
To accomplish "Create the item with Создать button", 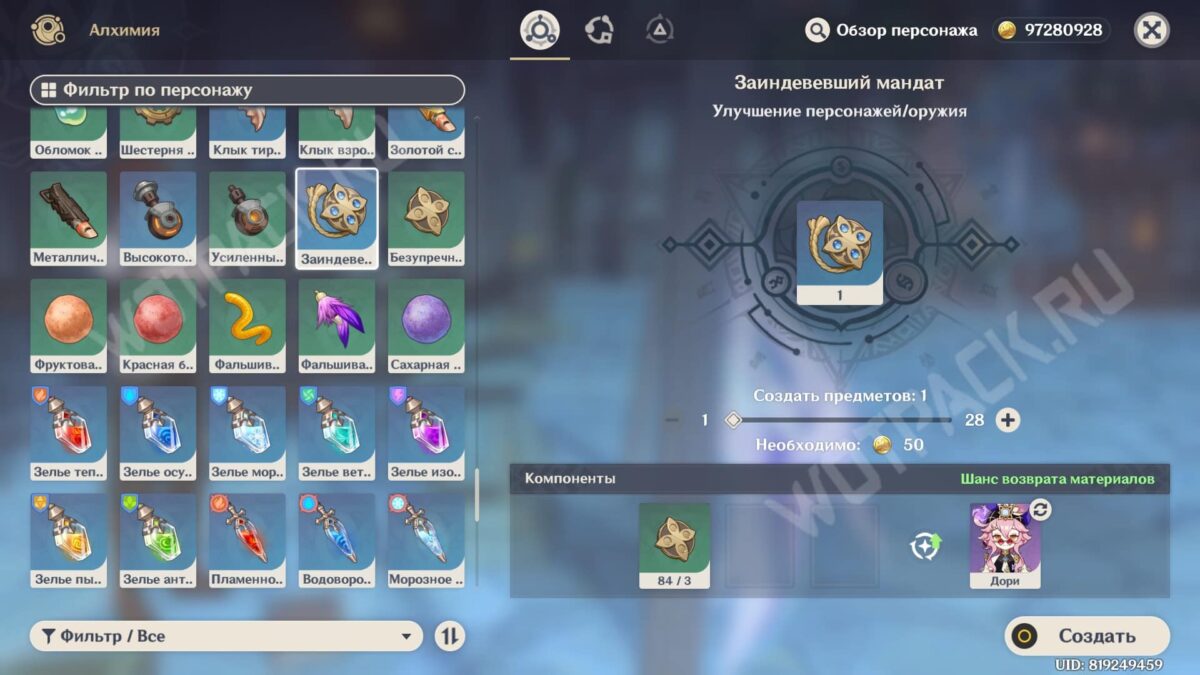I will pos(1087,636).
